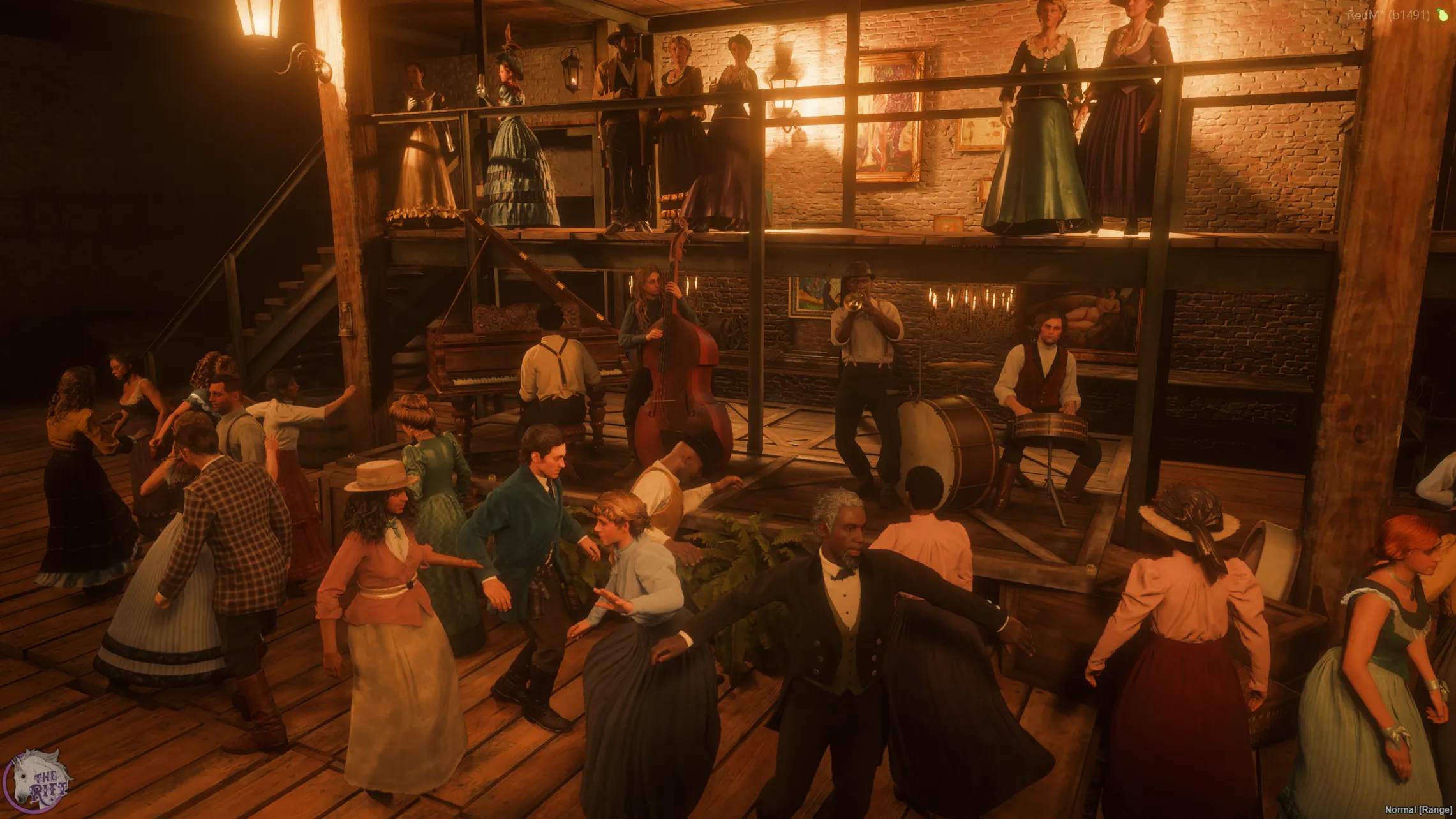
Task: Click The Rift server logo
Action: (38, 781)
